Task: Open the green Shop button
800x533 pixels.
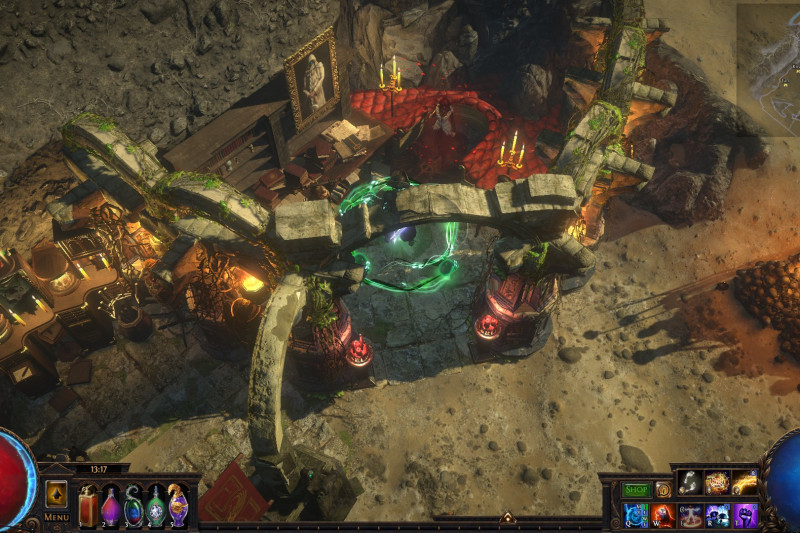Action: [x=636, y=490]
